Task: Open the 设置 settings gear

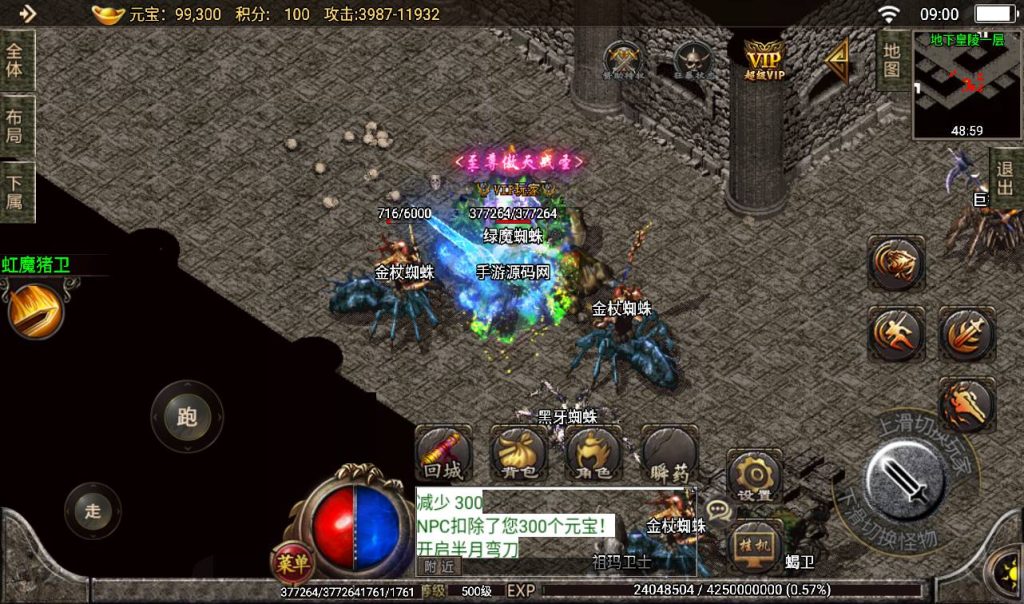Action: point(754,476)
